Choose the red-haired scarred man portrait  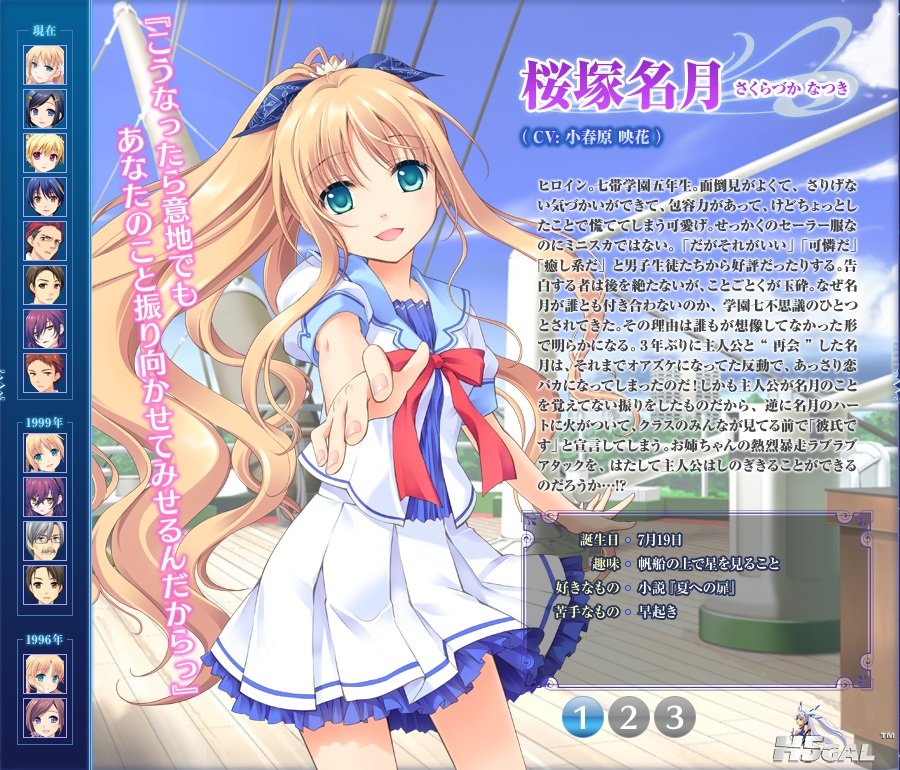[45, 240]
